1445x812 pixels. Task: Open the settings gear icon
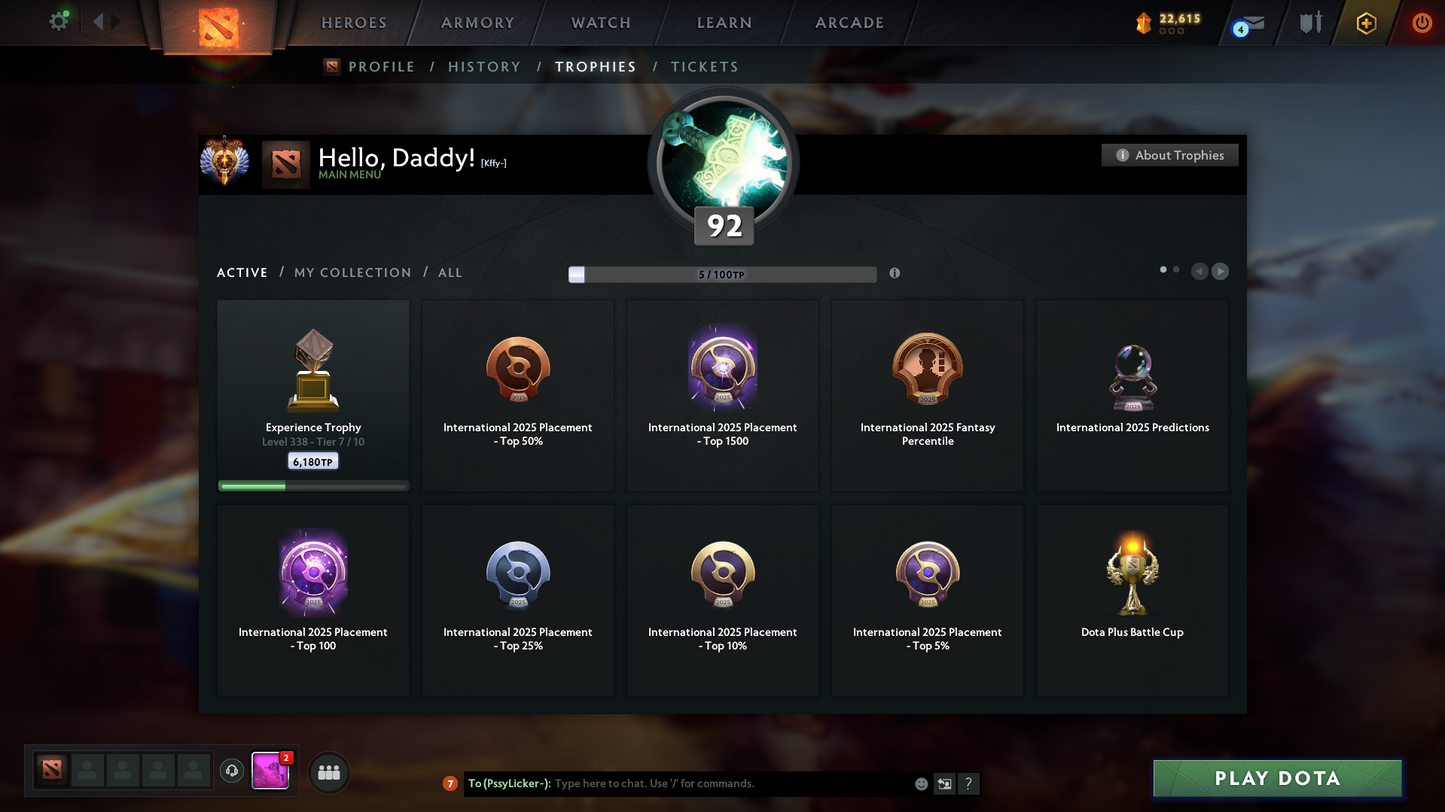(x=59, y=21)
